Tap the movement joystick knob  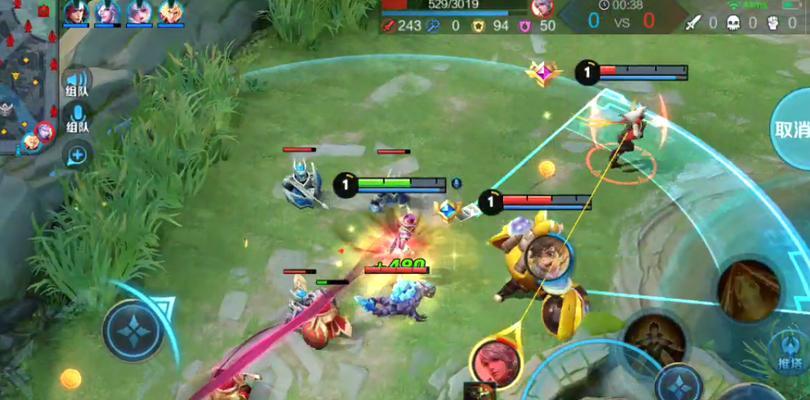pyautogui.click(x=133, y=331)
